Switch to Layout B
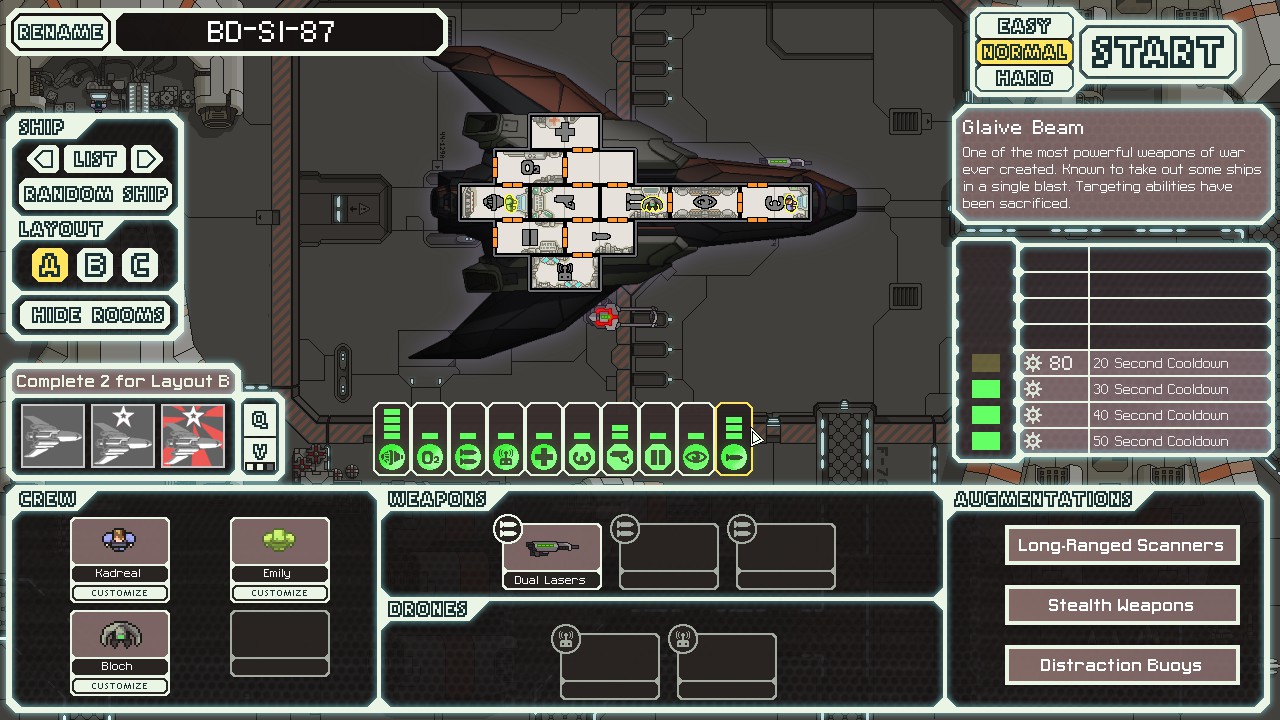1280x720 pixels. [x=95, y=265]
